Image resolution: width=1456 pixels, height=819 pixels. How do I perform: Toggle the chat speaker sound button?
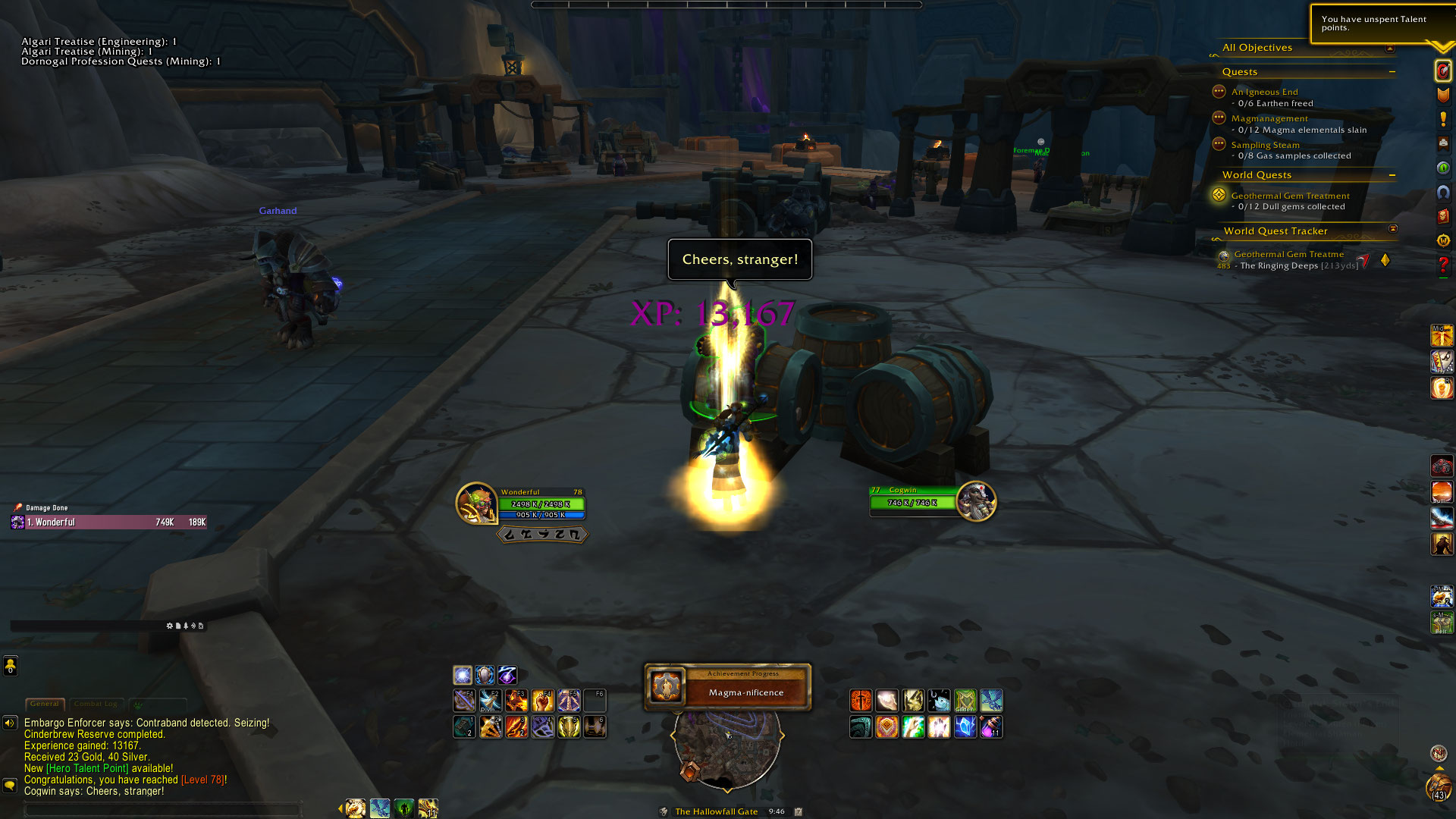click(x=10, y=723)
